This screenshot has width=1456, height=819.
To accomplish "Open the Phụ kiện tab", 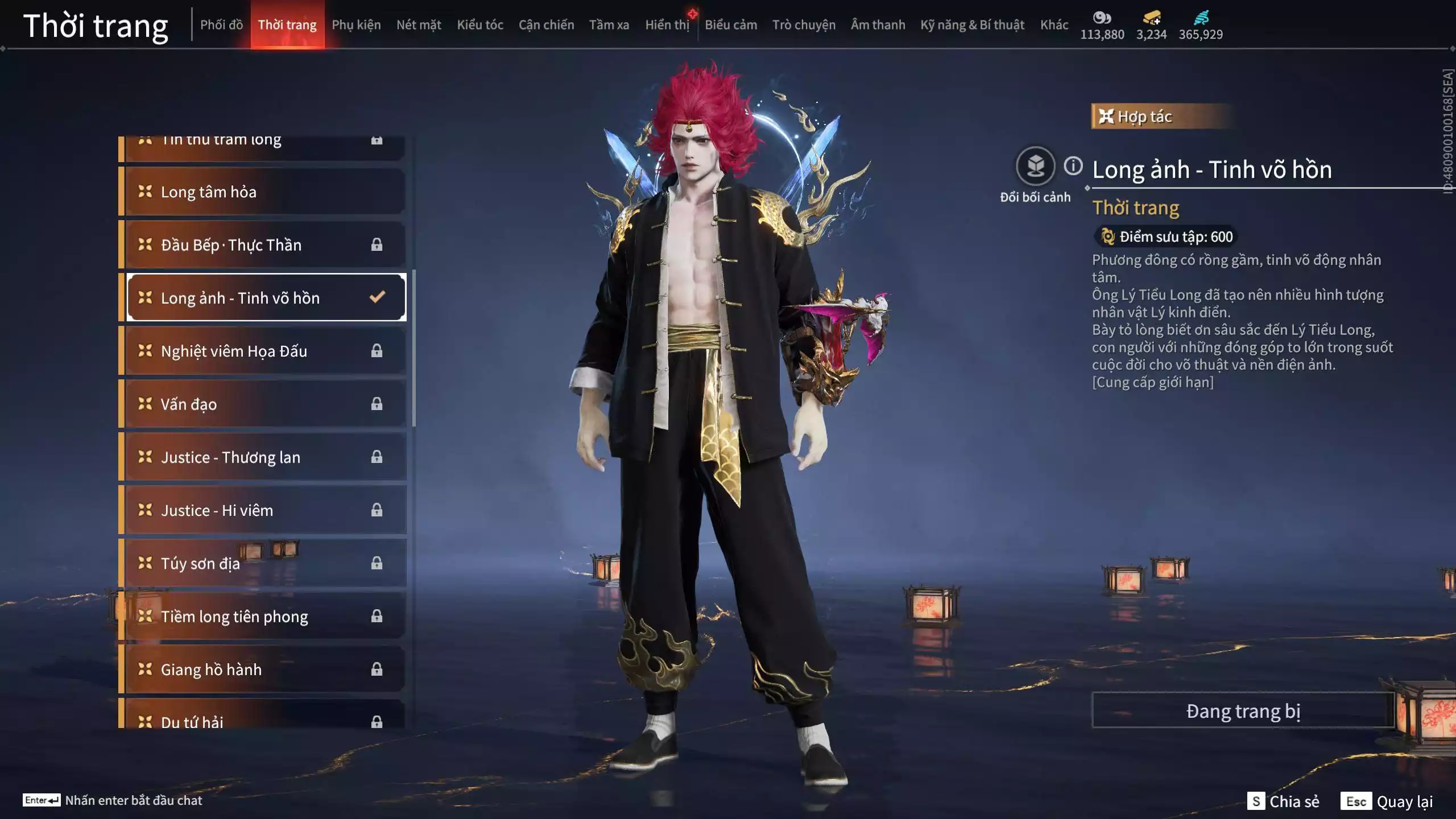I will (x=356, y=25).
